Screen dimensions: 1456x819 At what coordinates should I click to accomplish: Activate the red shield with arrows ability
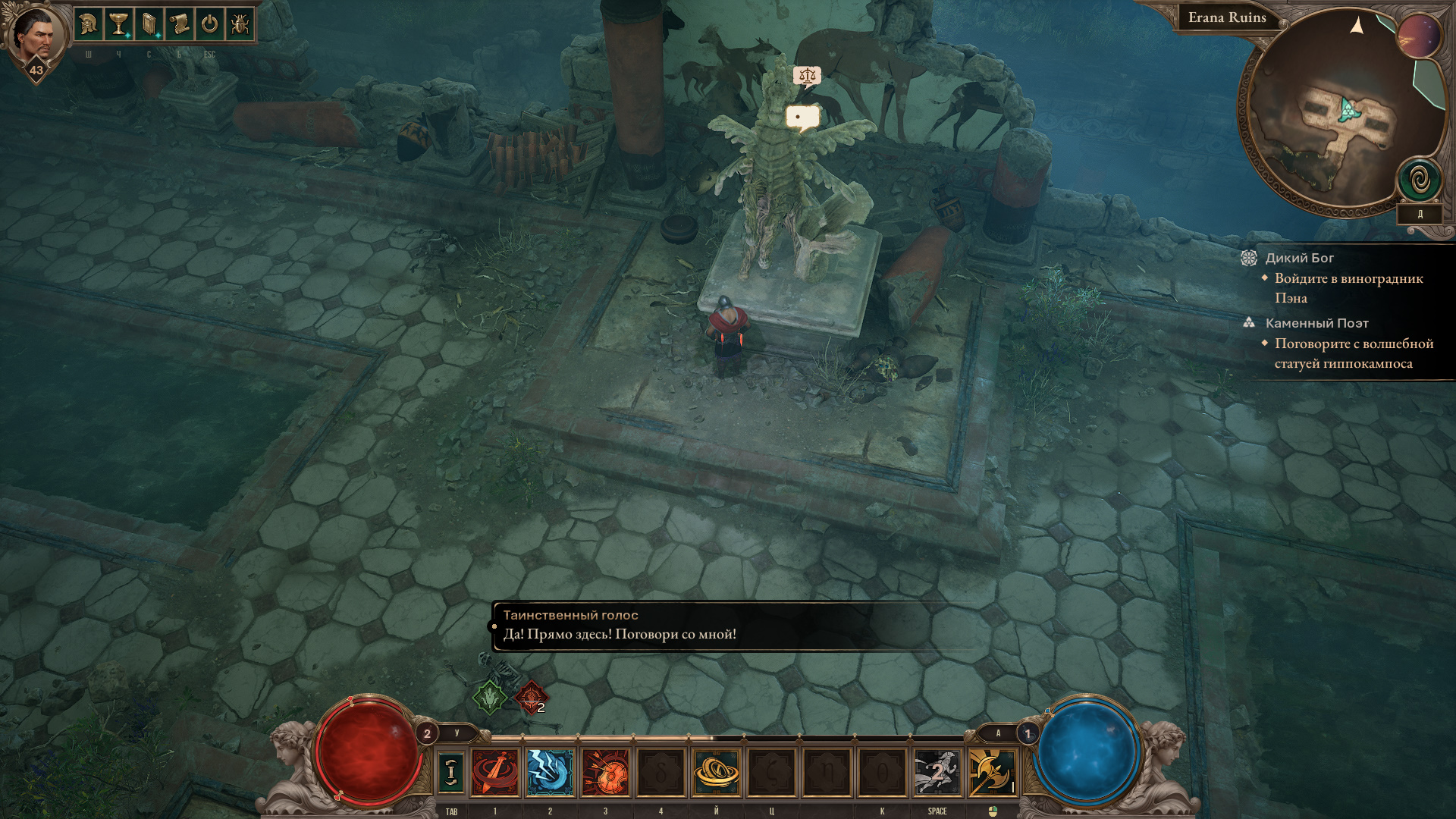click(605, 773)
